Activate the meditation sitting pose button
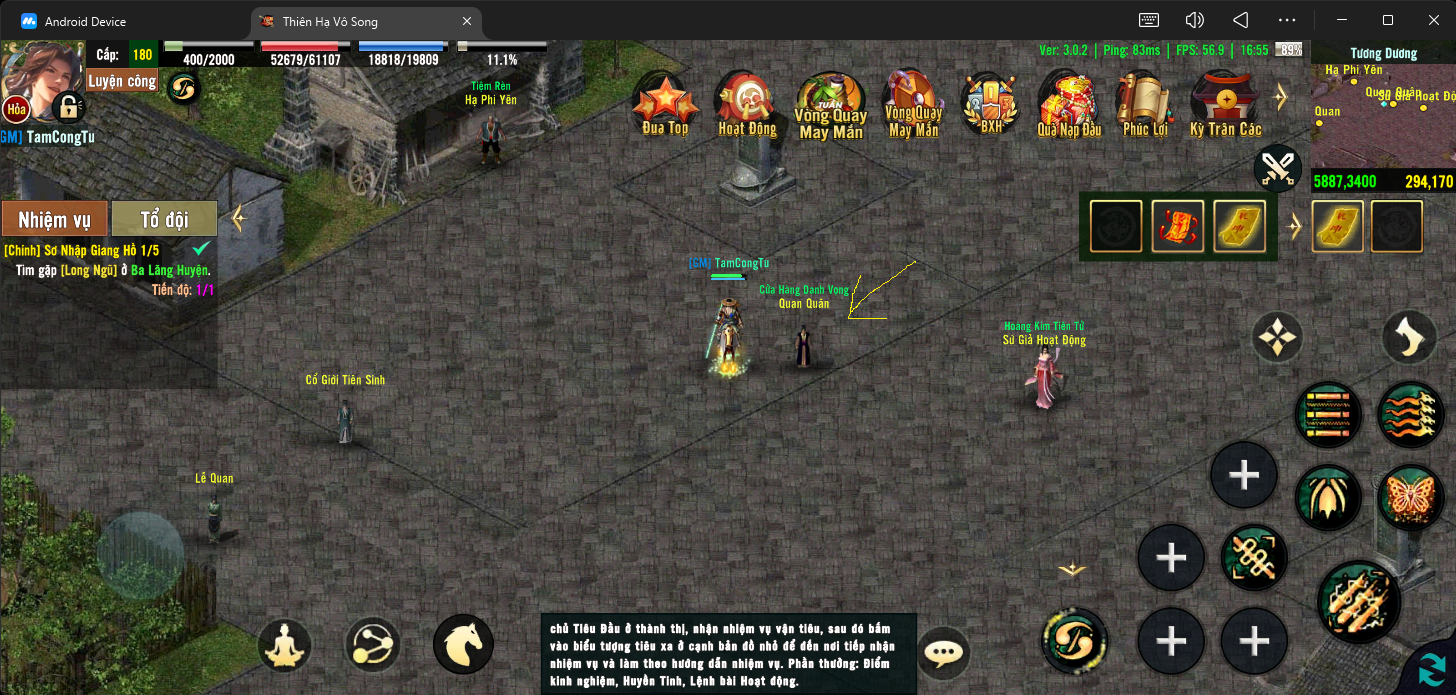The width and height of the screenshot is (1456, 695). (285, 645)
